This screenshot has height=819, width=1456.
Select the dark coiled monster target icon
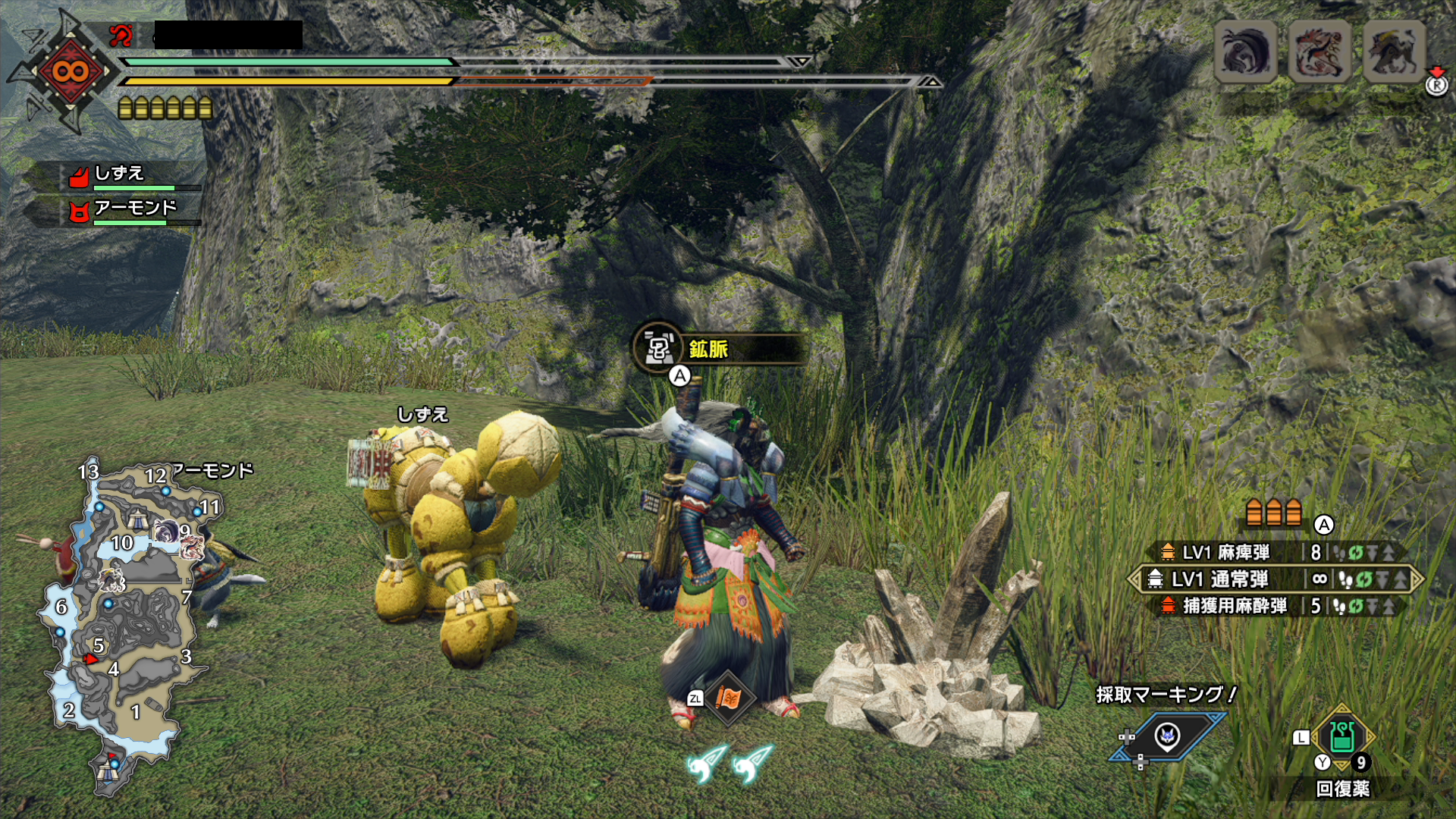[1245, 52]
